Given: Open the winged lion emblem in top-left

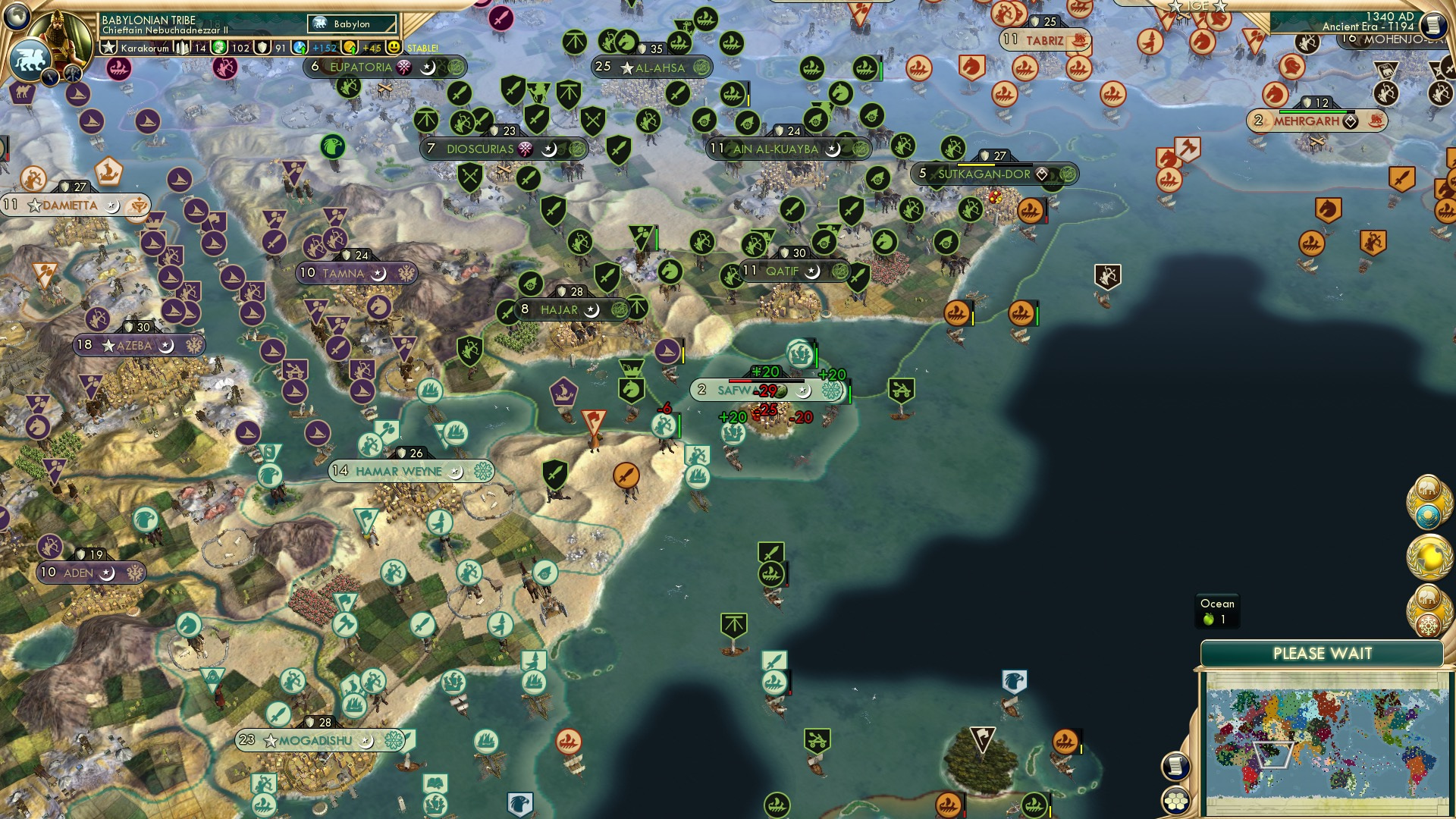Looking at the screenshot, I should click(x=29, y=58).
